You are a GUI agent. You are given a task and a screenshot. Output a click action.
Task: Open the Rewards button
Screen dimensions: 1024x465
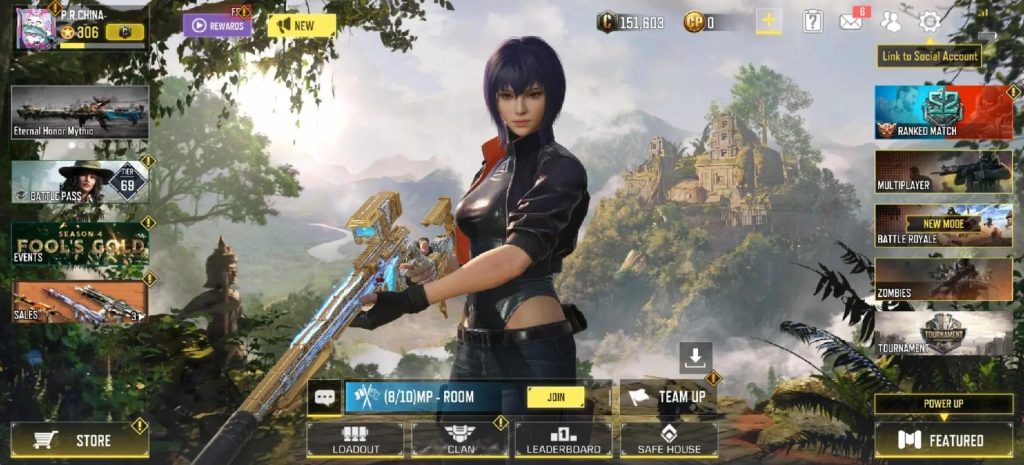(x=217, y=25)
